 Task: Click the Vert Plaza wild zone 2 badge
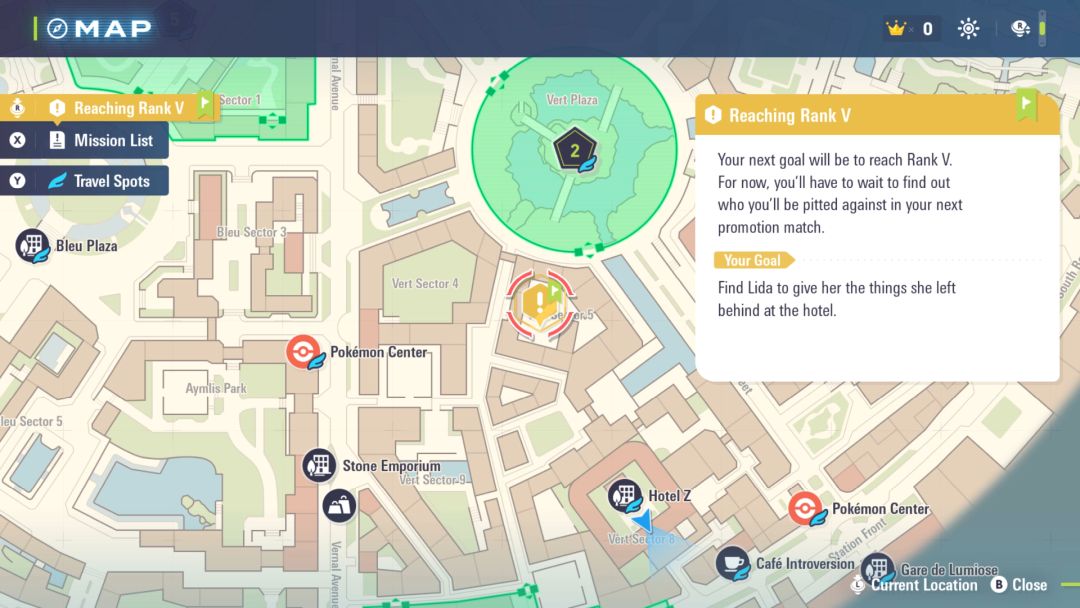(574, 151)
